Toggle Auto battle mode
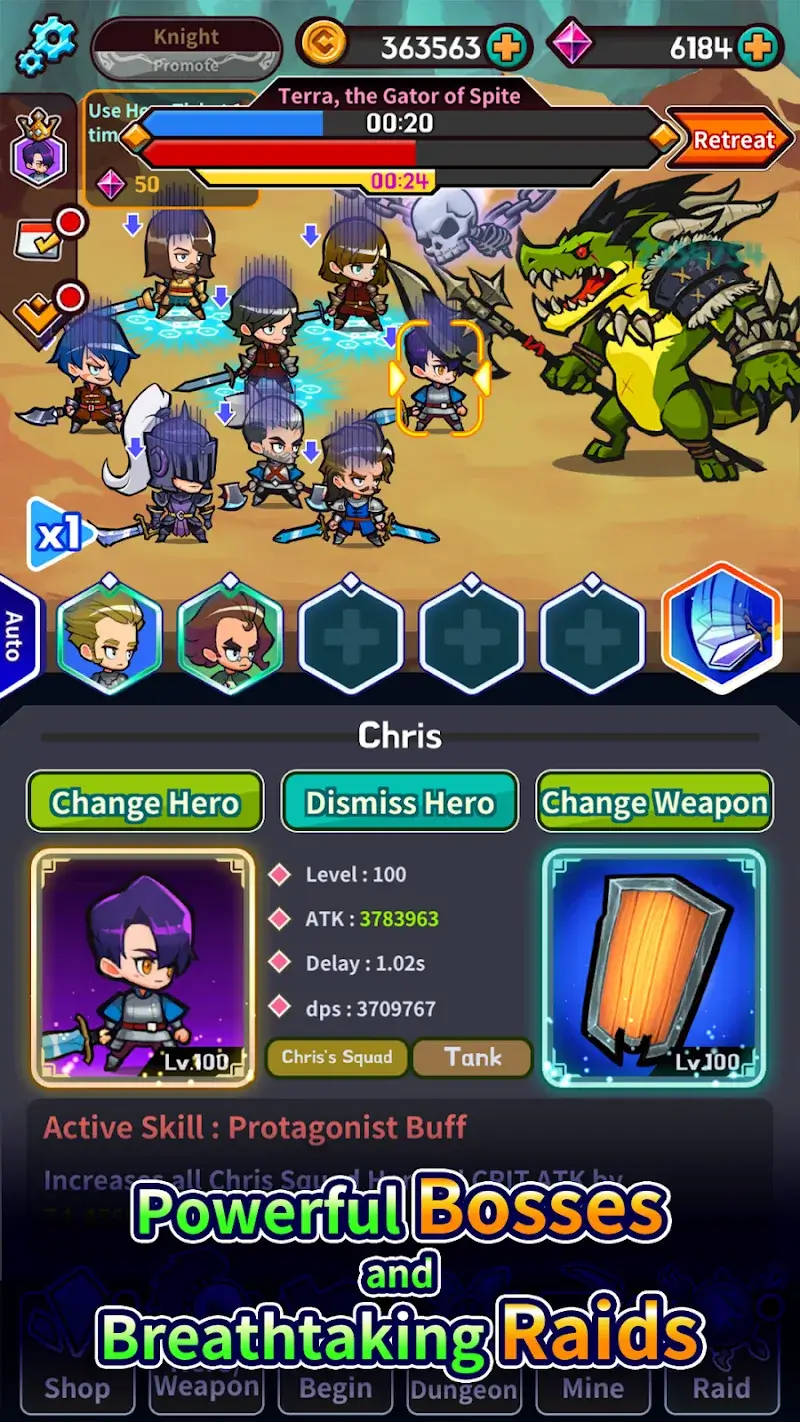 pos(14,634)
